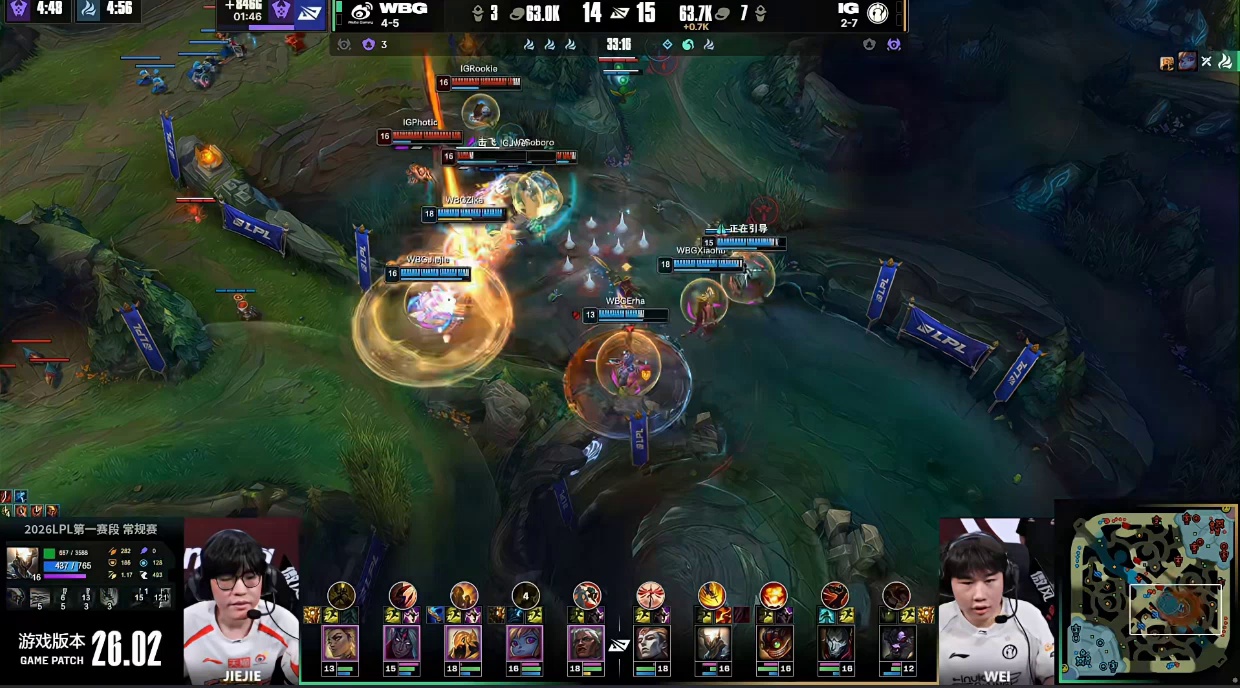Click the ultimate icon showing number 4
The image size is (1240, 688).
pyautogui.click(x=525, y=595)
